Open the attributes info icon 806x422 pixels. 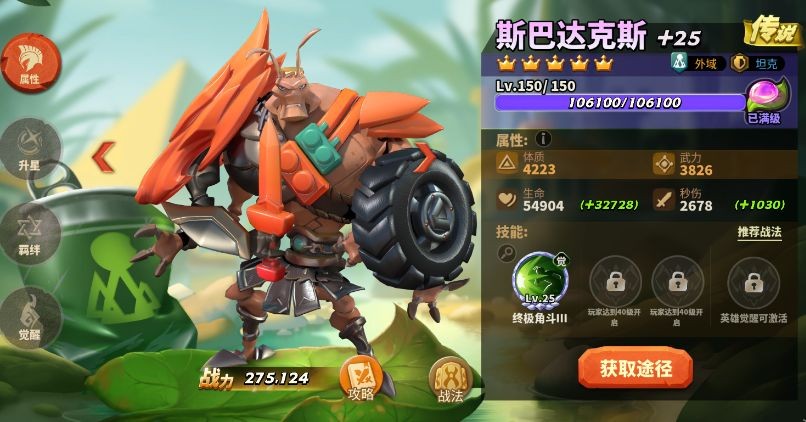pyautogui.click(x=543, y=139)
